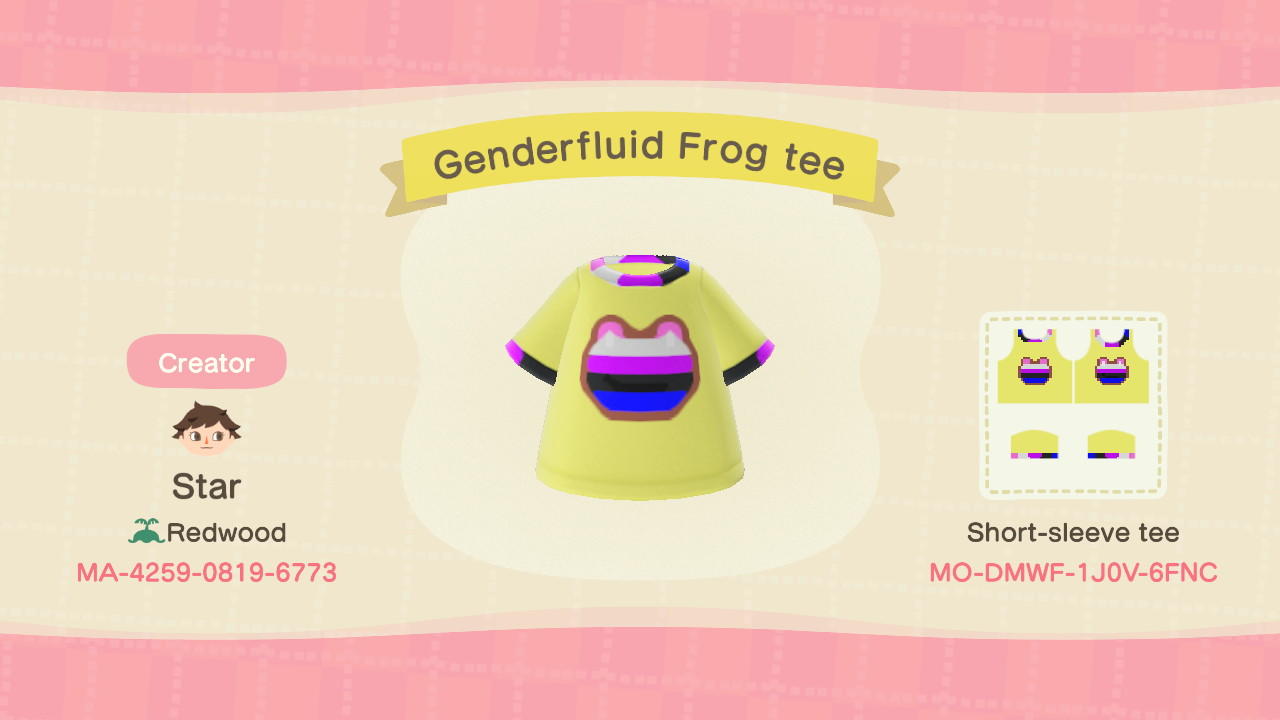Select the Short-sleeve tee label
Image resolution: width=1280 pixels, height=720 pixels.
point(1071,532)
